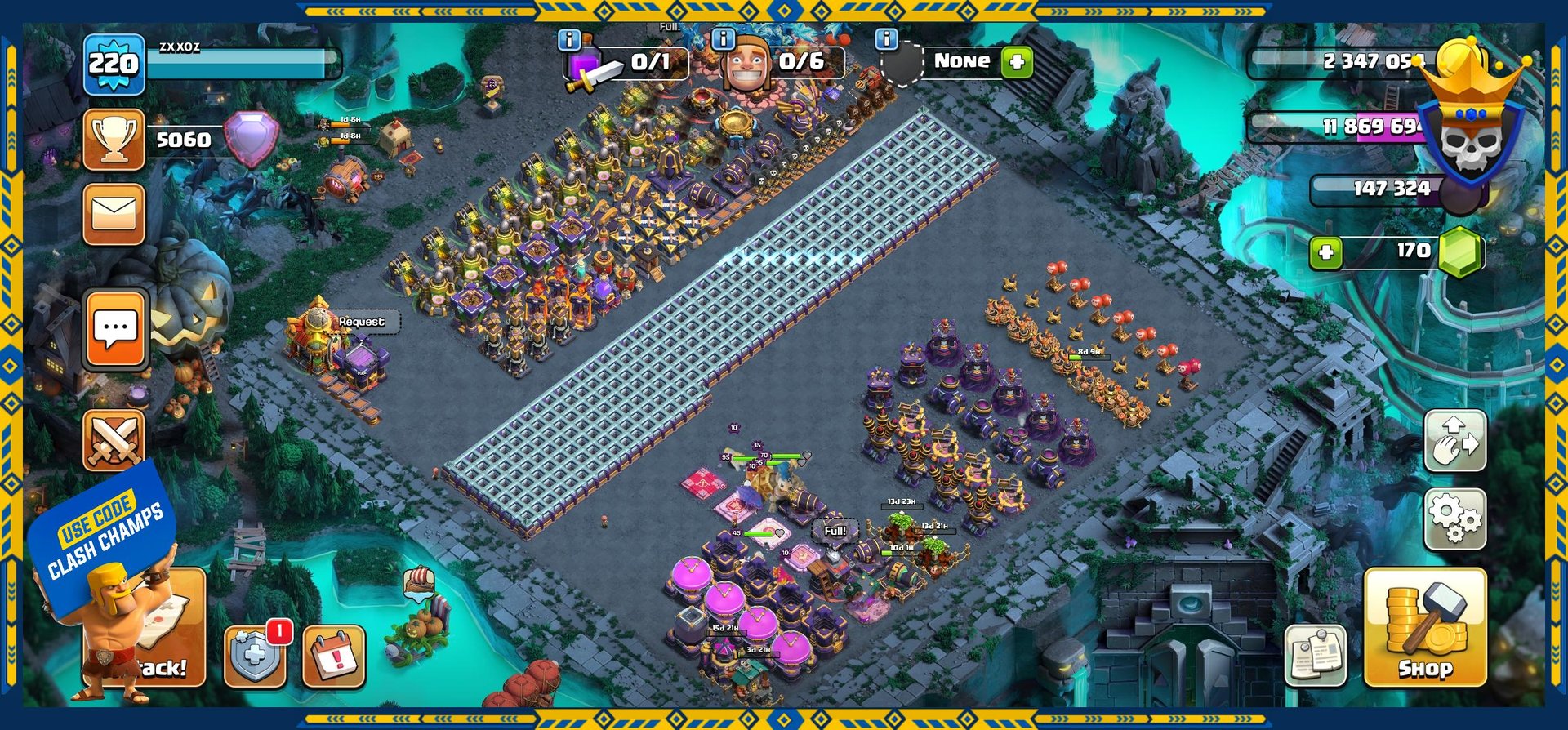Open the Shop menu

(x=1424, y=627)
